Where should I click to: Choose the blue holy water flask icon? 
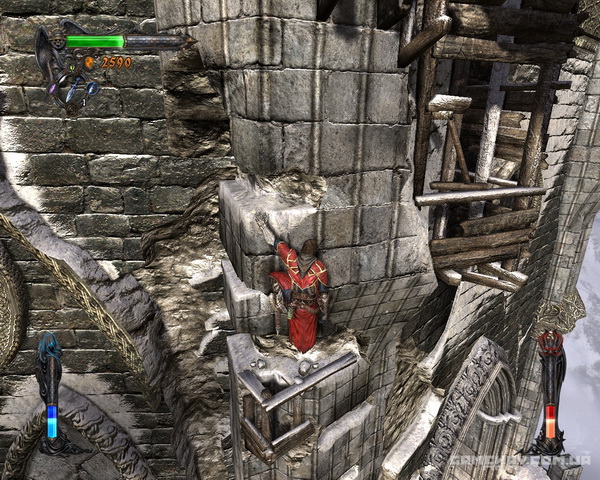click(x=92, y=88)
